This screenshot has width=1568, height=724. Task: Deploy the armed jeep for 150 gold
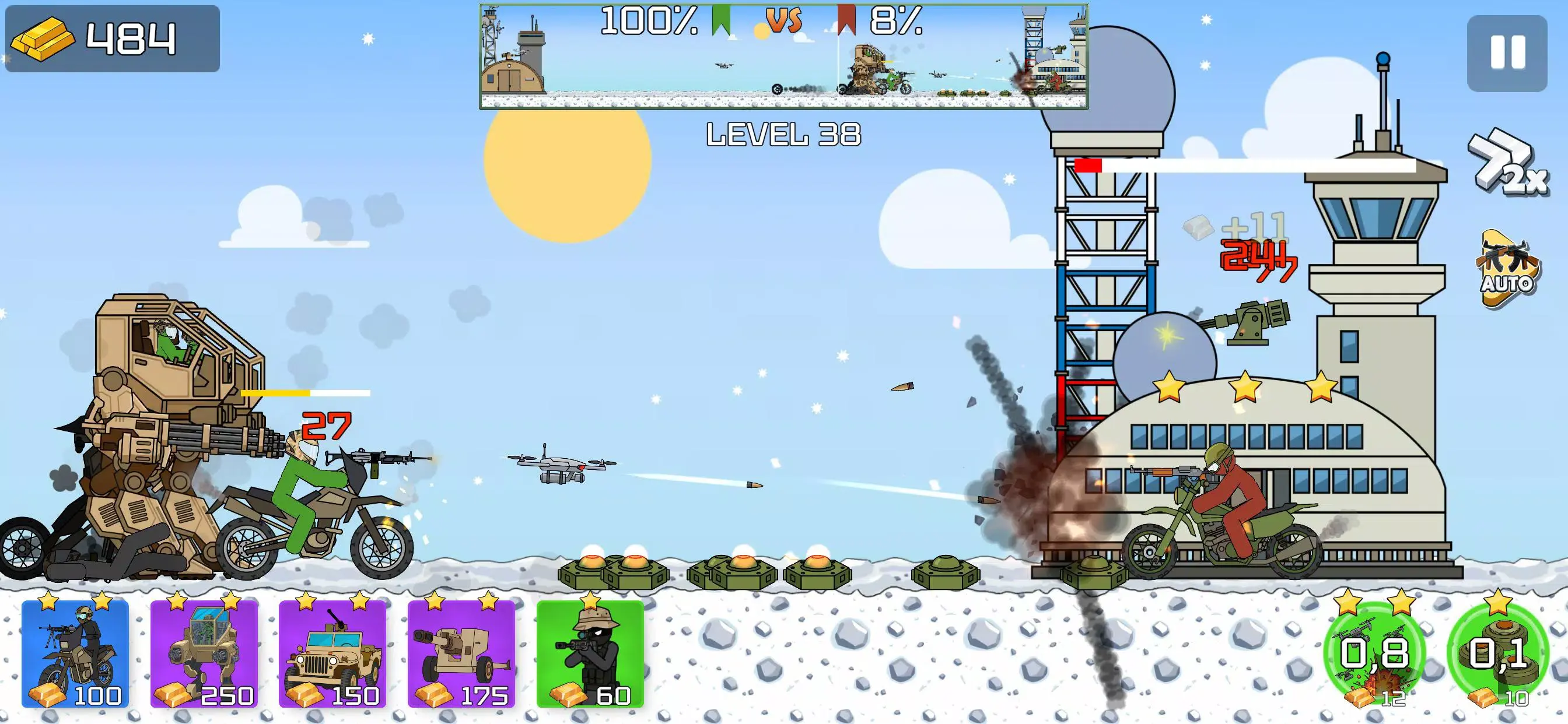tap(332, 653)
